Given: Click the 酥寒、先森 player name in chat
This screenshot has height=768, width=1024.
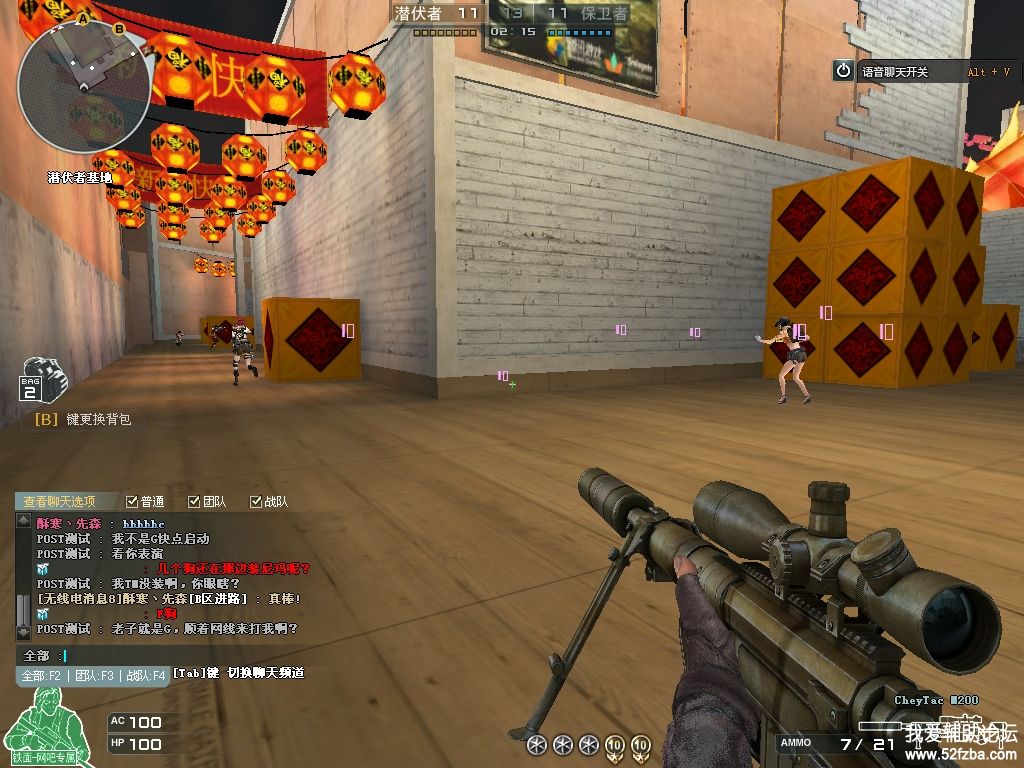Looking at the screenshot, I should [x=70, y=523].
